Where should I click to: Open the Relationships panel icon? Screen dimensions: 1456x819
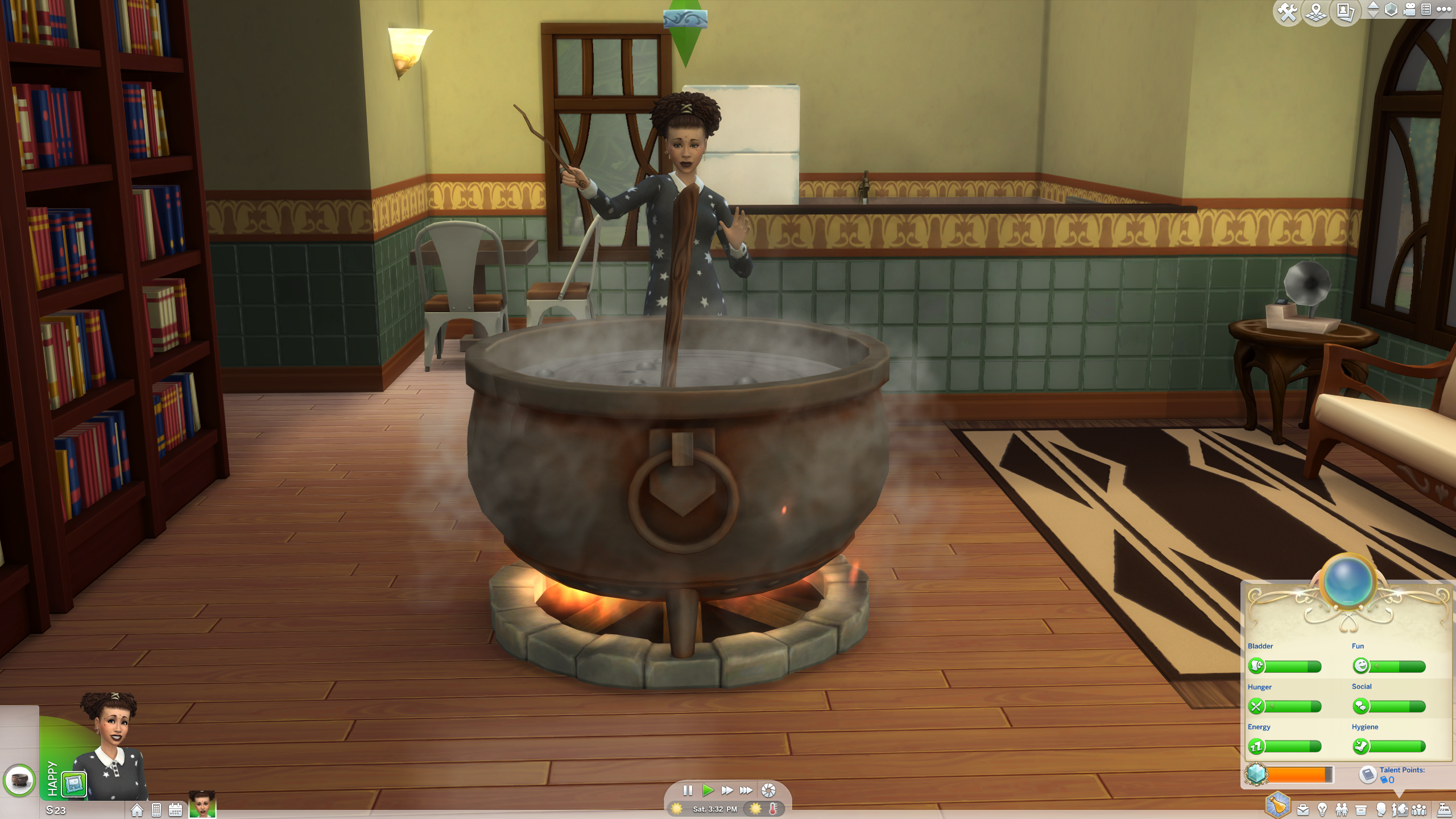pos(1342,810)
